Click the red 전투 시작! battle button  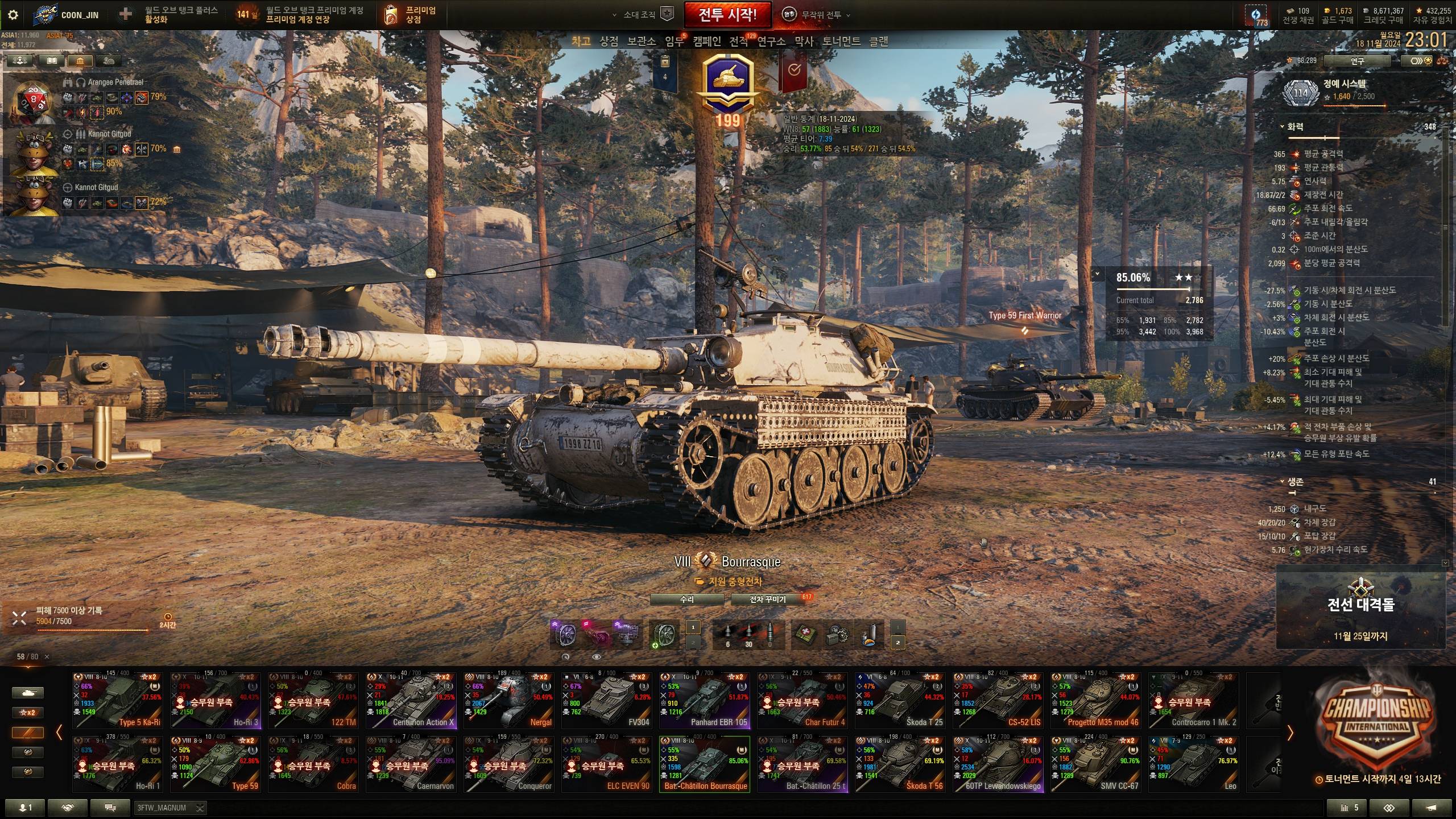[727, 15]
